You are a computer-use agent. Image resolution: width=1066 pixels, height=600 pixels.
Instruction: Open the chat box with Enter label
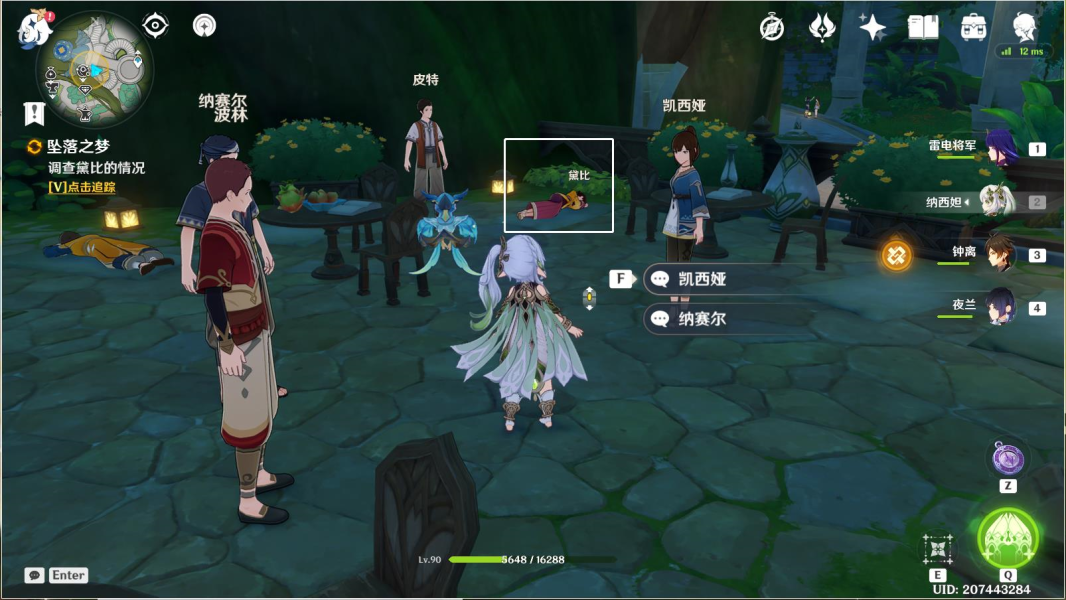pos(56,575)
